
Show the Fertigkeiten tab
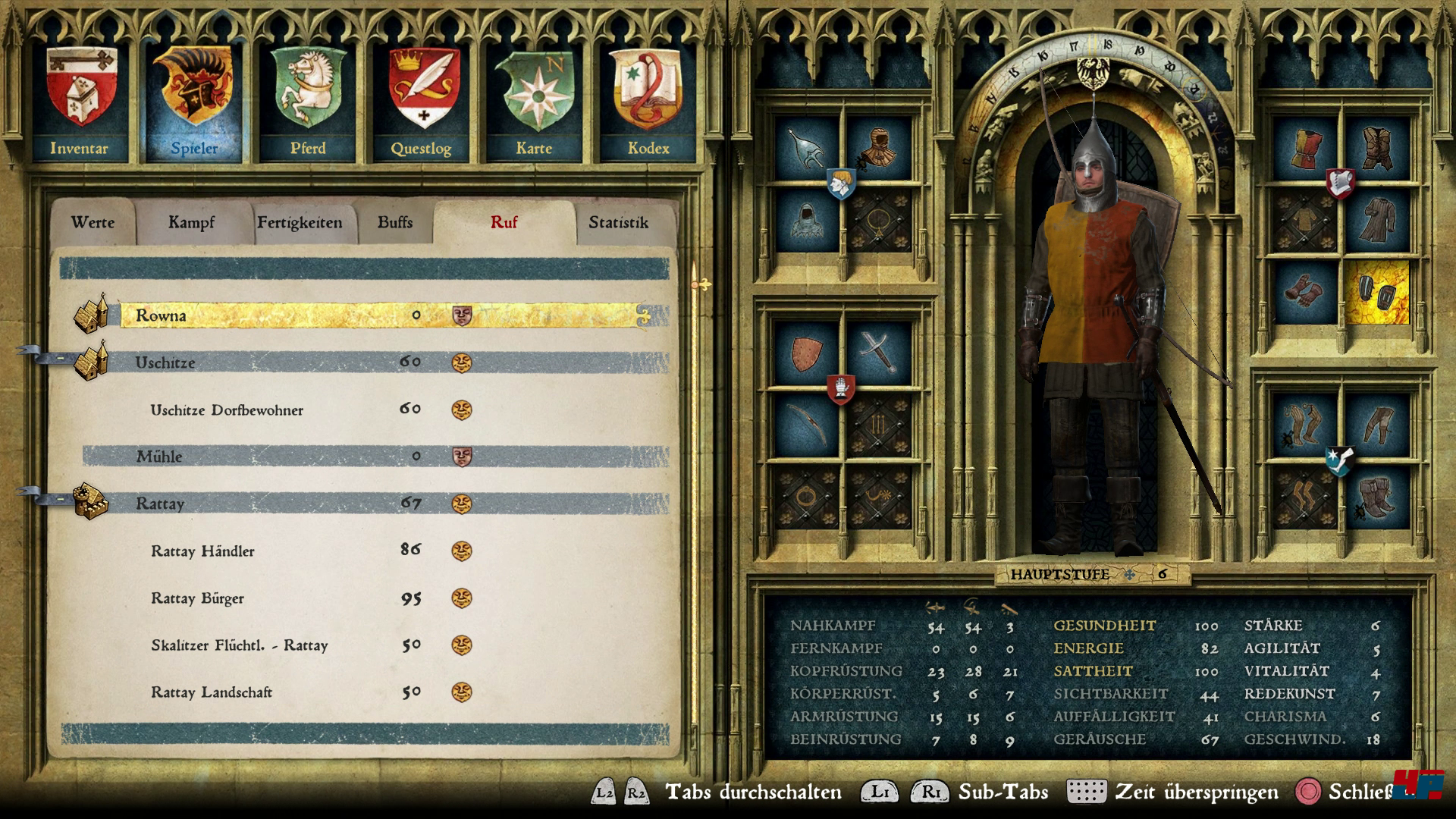[x=300, y=222]
